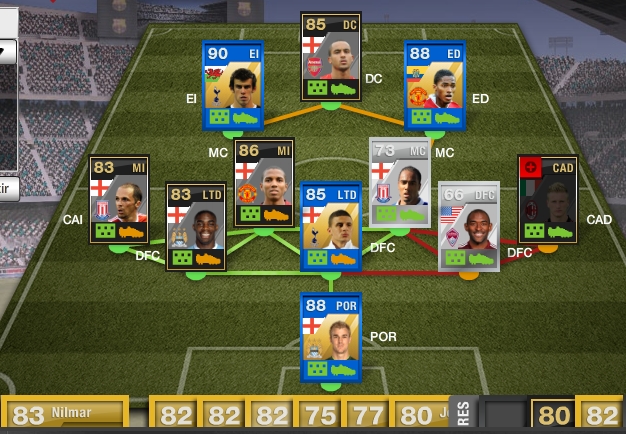The image size is (626, 434).
Task: Pick the 88-rated ED player card
Action: click(435, 85)
